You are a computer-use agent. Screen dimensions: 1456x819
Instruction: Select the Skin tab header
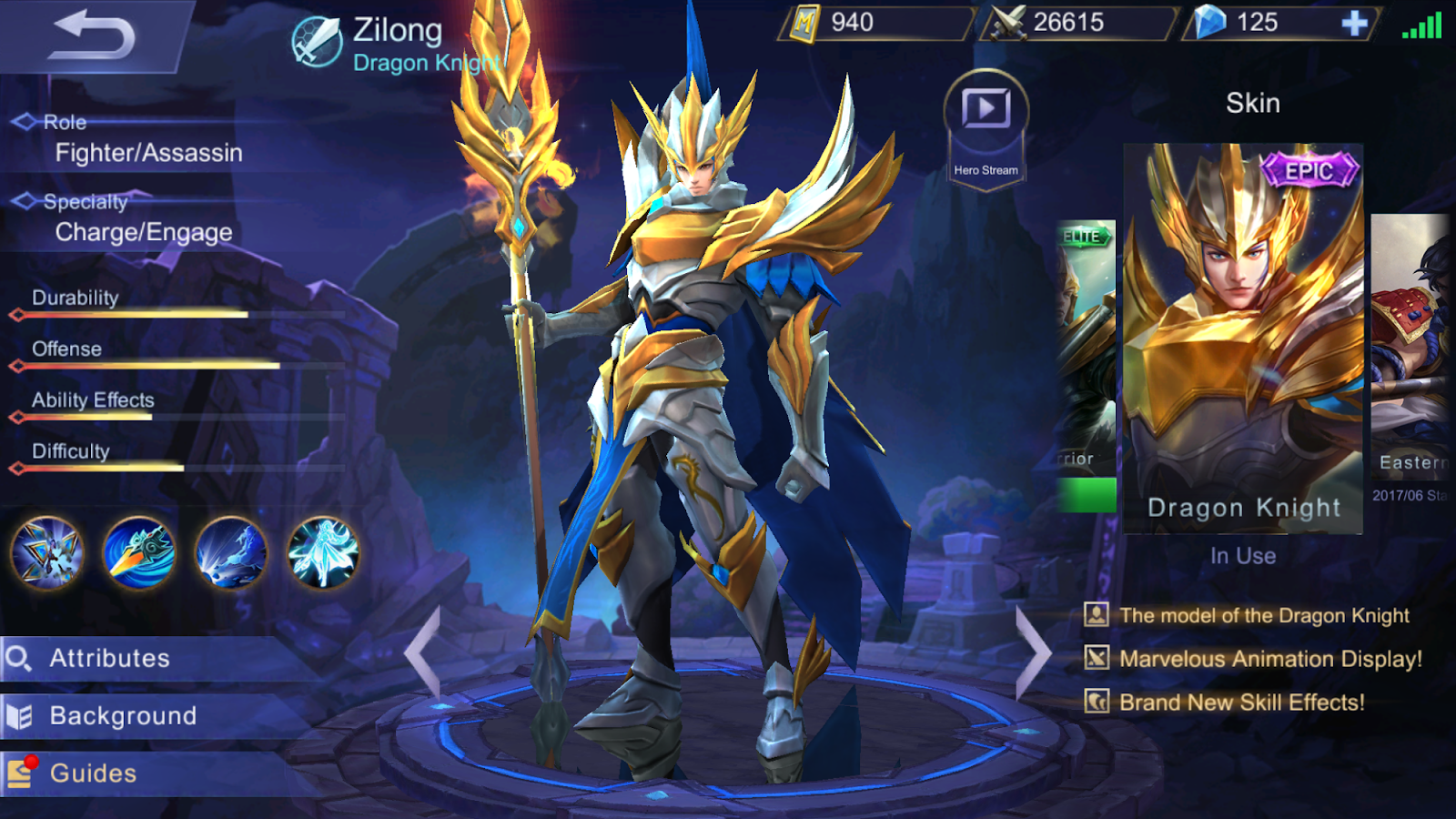1252,103
